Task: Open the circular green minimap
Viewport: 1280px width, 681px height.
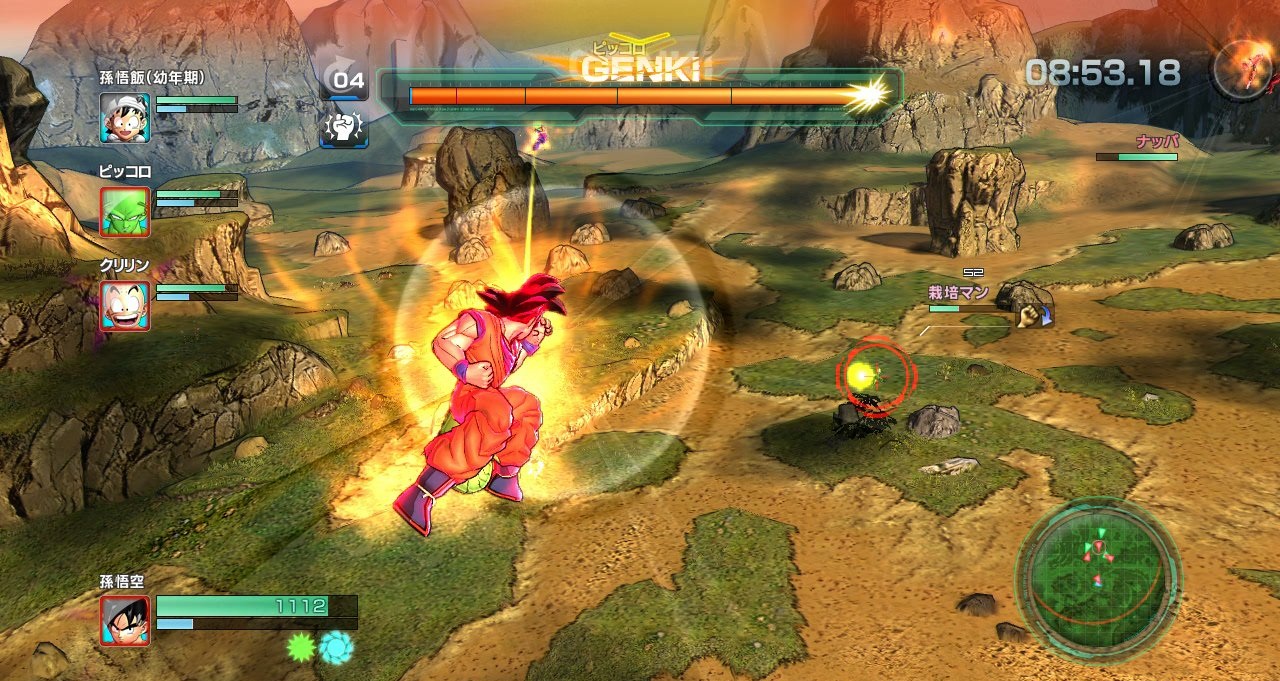Action: point(1098,579)
